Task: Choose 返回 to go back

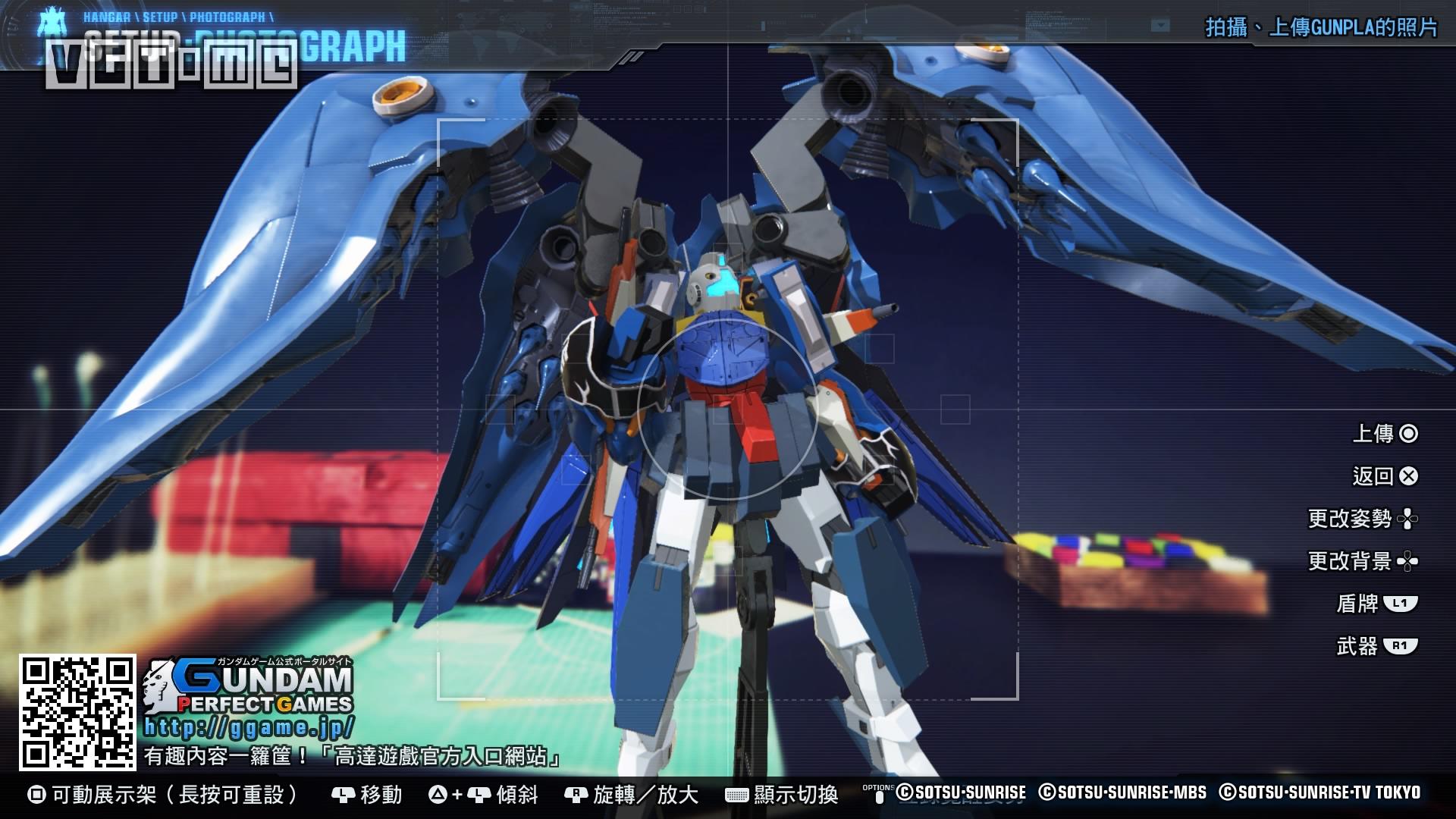Action: tap(1385, 476)
